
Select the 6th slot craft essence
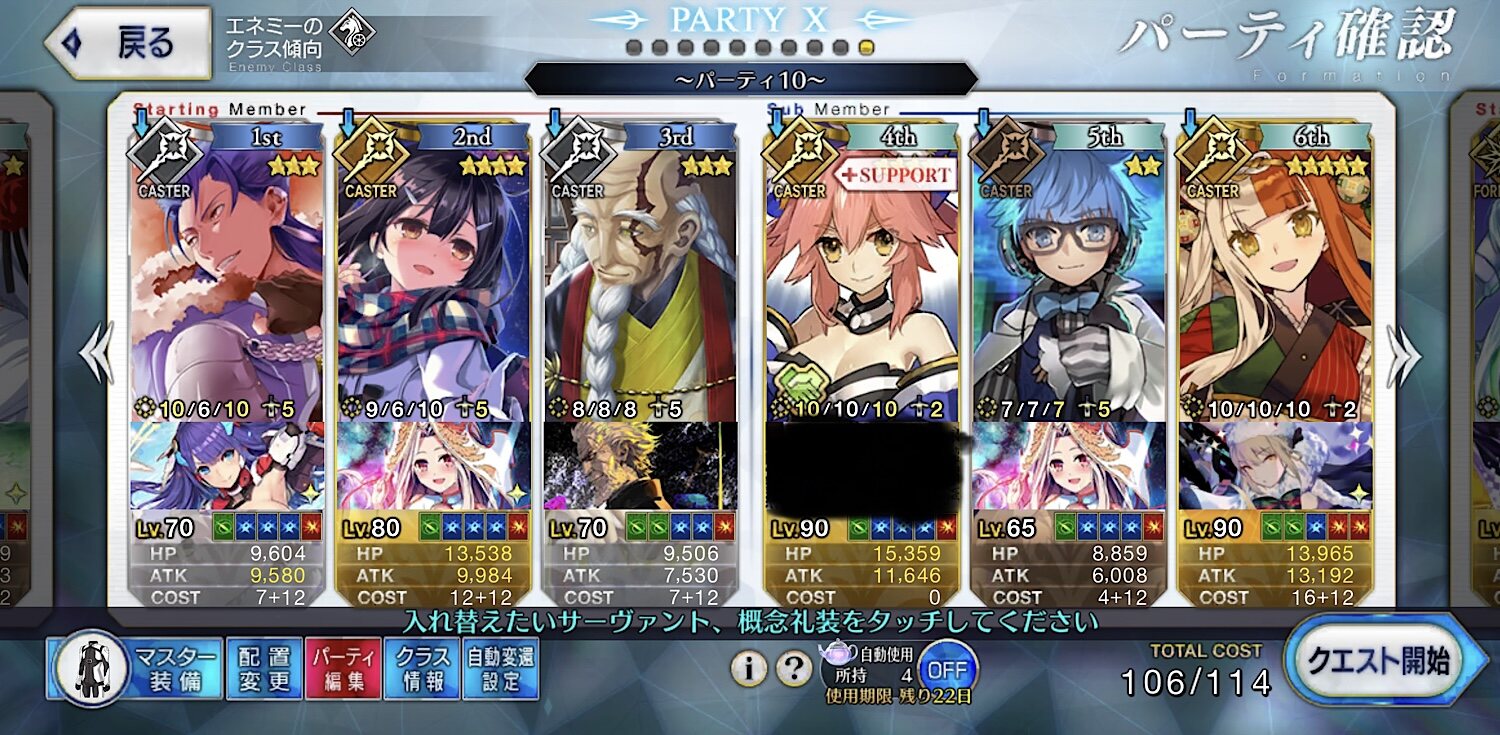click(1275, 466)
